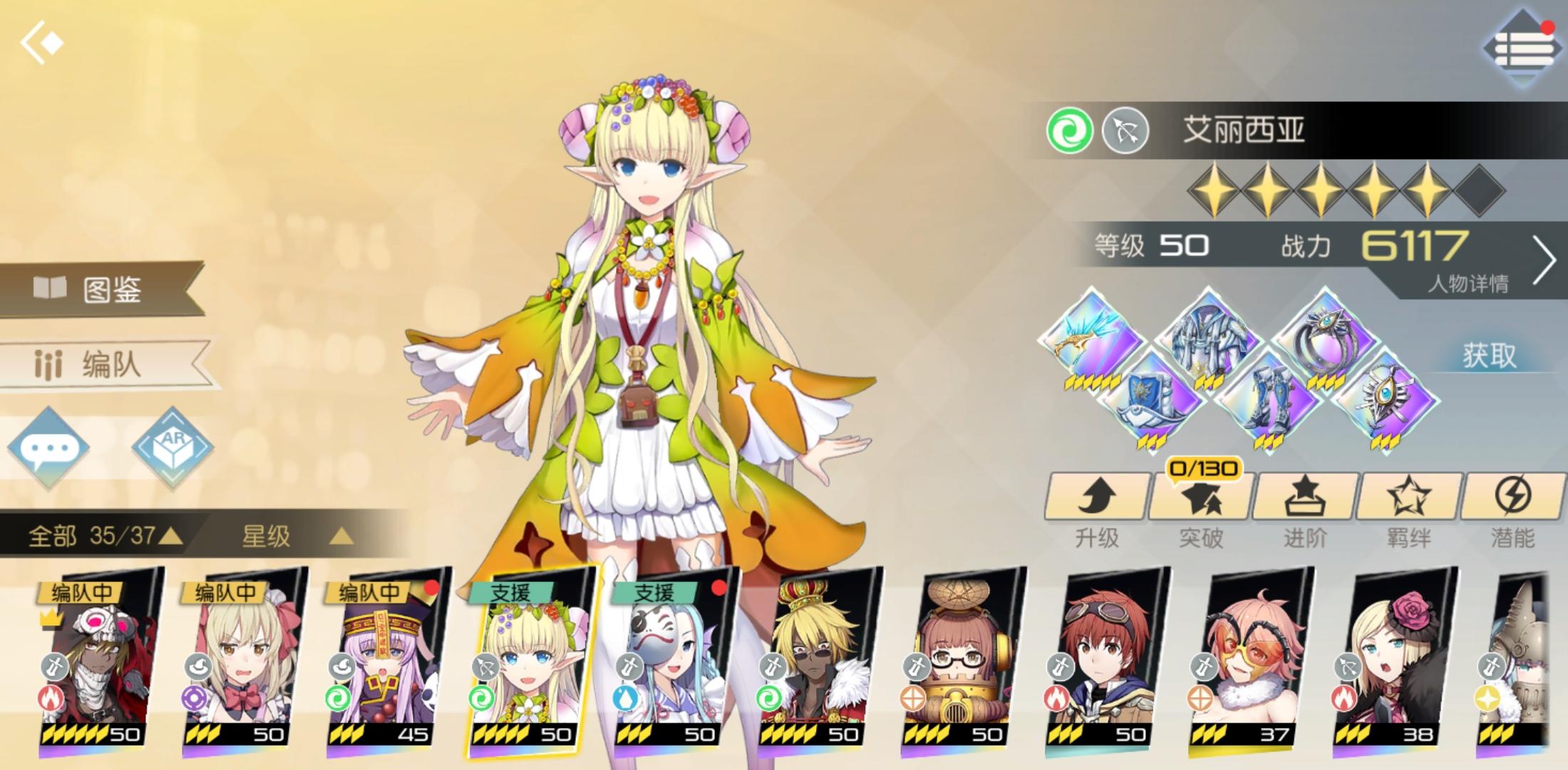Pick the fox-masked blue-haired character card
The image size is (1568, 770).
pyautogui.click(x=670, y=656)
